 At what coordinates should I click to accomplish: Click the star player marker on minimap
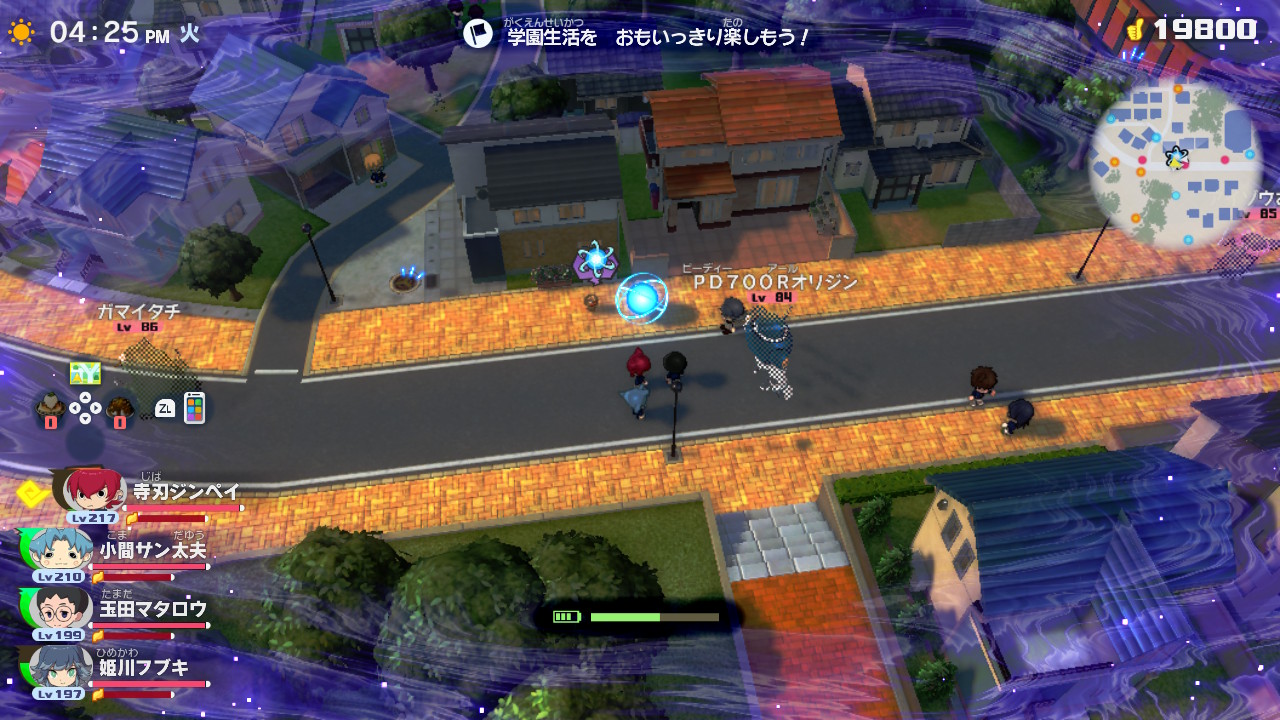(x=1176, y=157)
